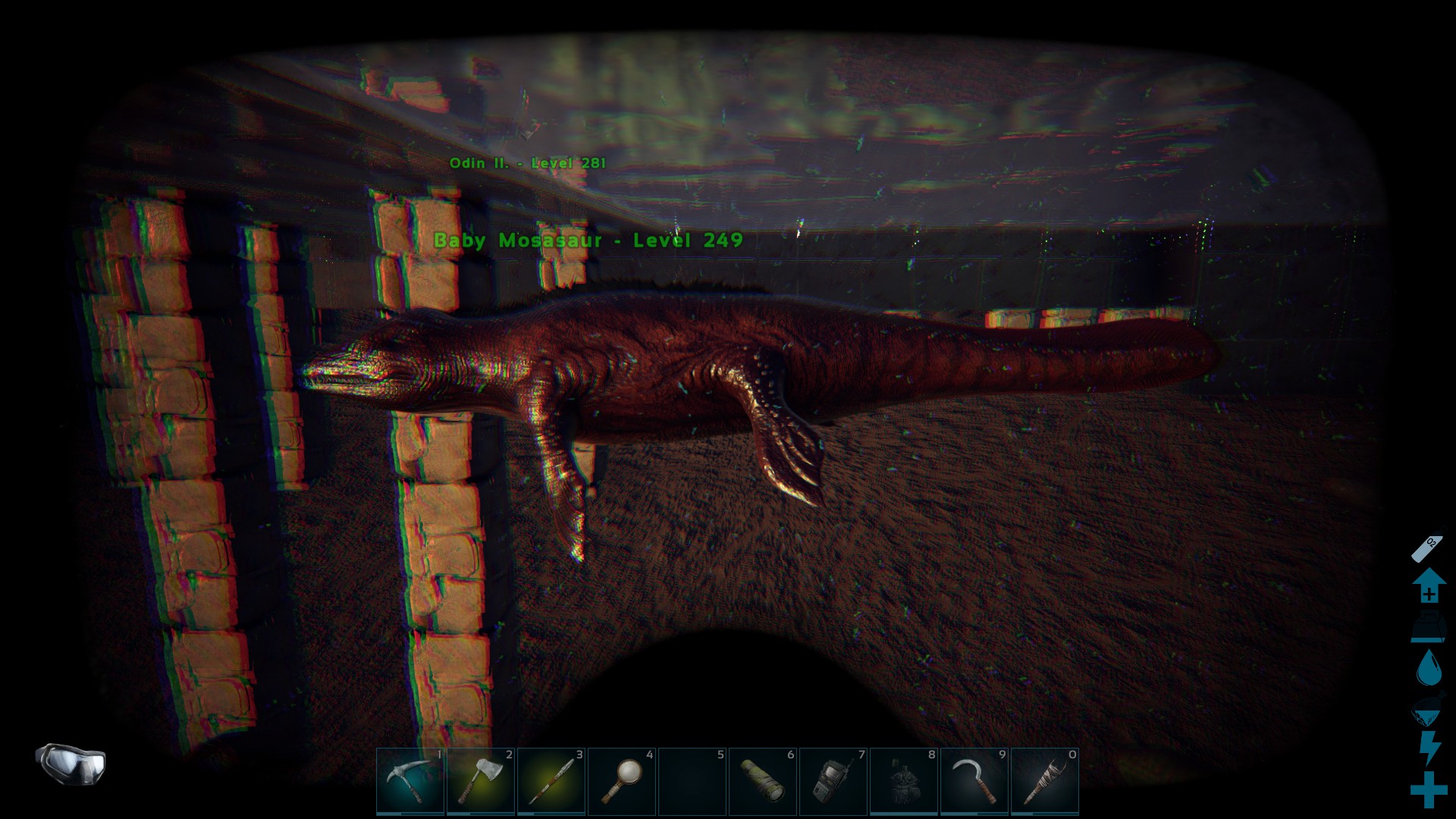This screenshot has height=819, width=1456.
Task: Click the dark armor piece in slot 8
Action: point(904,781)
